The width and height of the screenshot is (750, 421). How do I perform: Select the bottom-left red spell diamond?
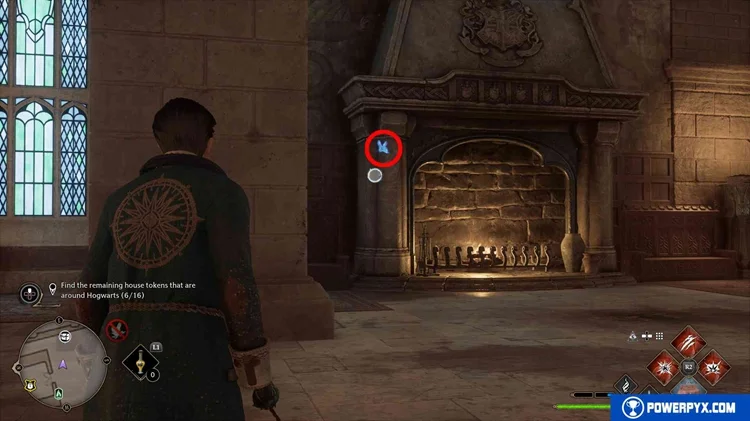click(x=665, y=367)
